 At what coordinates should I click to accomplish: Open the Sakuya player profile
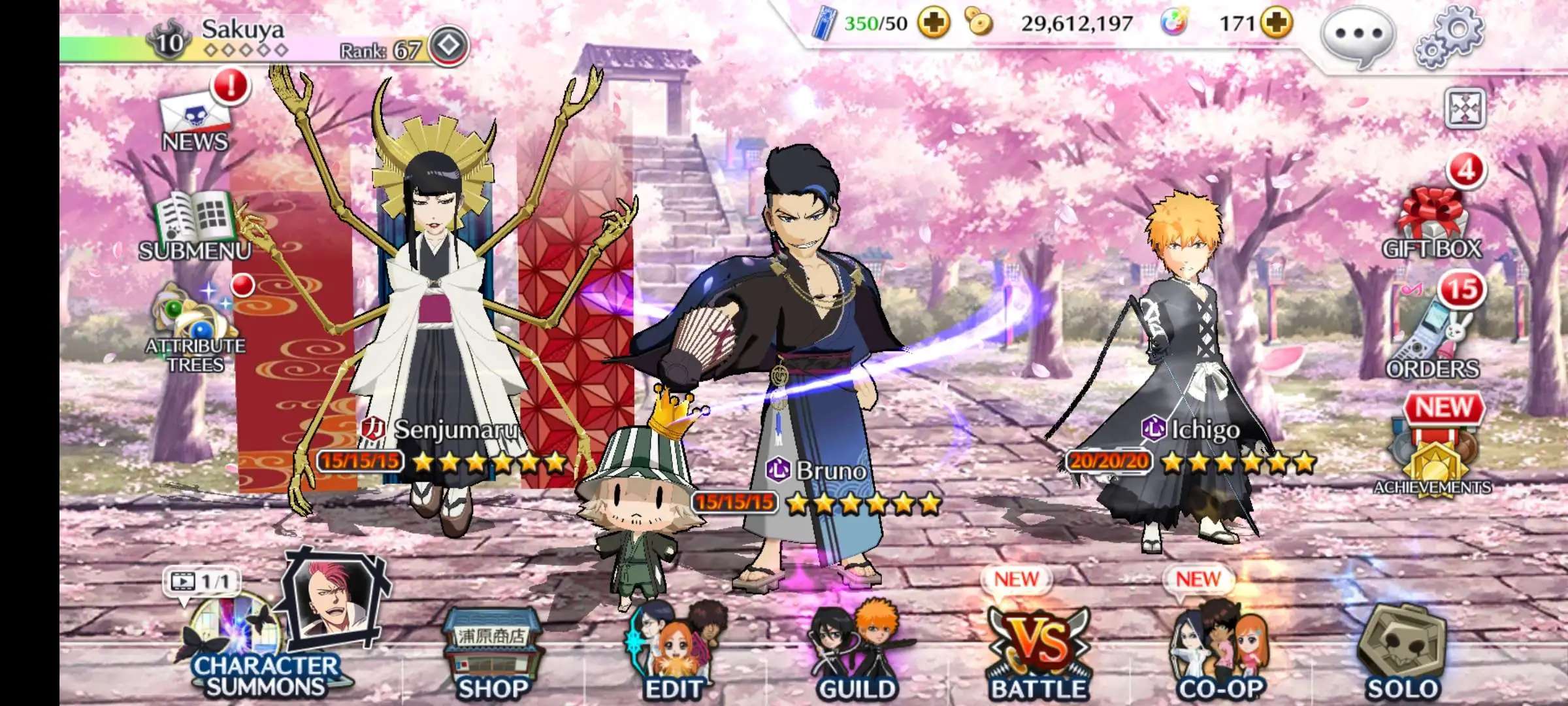click(x=242, y=36)
